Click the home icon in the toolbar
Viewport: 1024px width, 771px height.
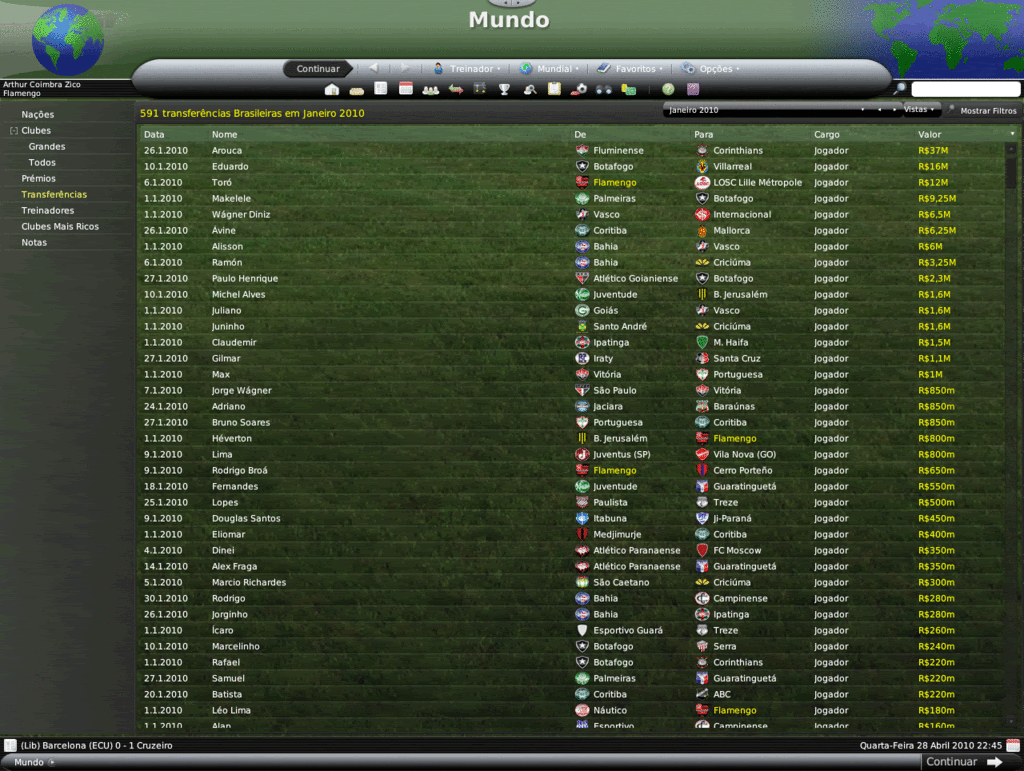[332, 90]
